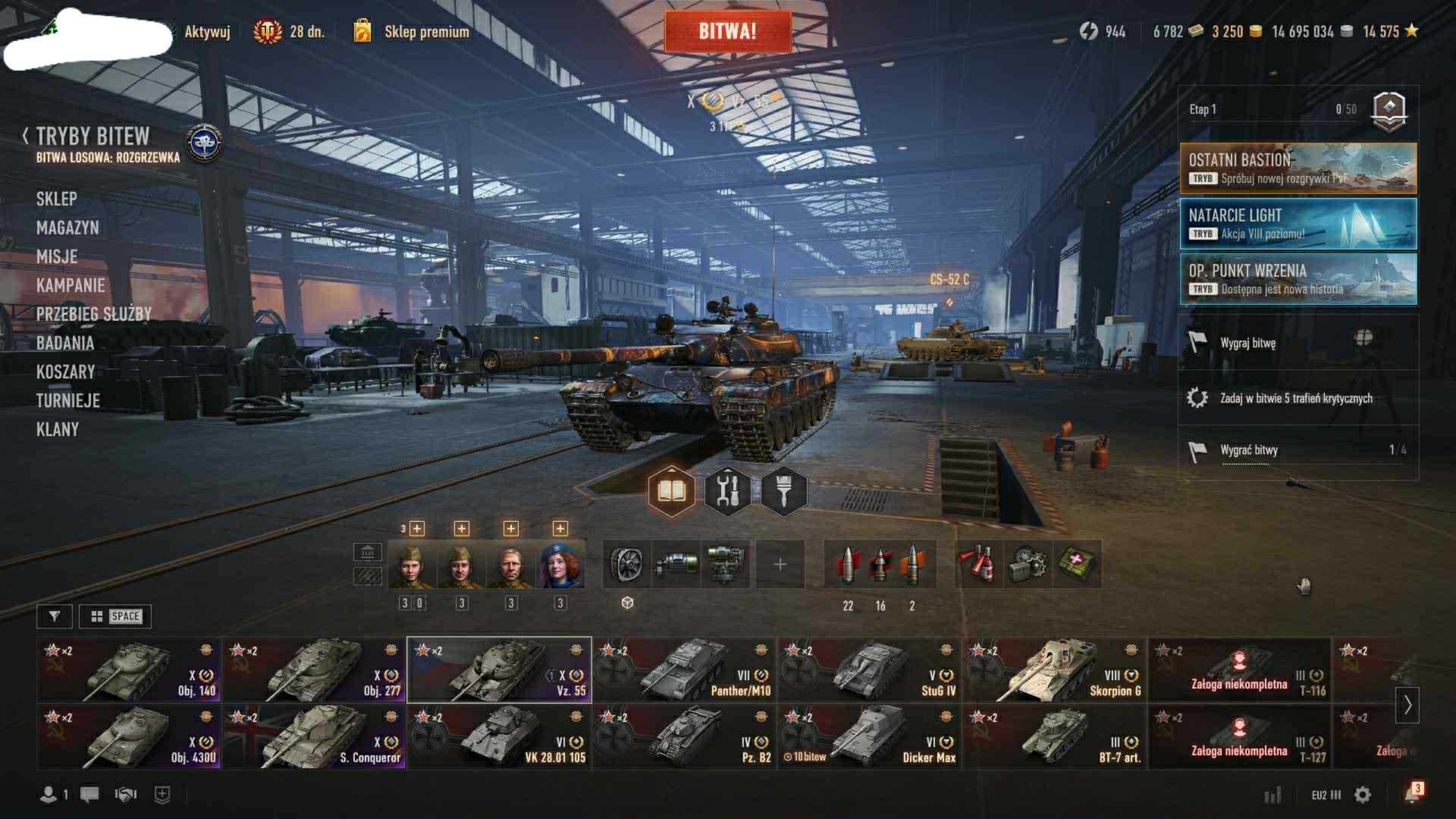This screenshot has width=1456, height=819.
Task: Start a battle with the BITWA! button
Action: point(727,32)
